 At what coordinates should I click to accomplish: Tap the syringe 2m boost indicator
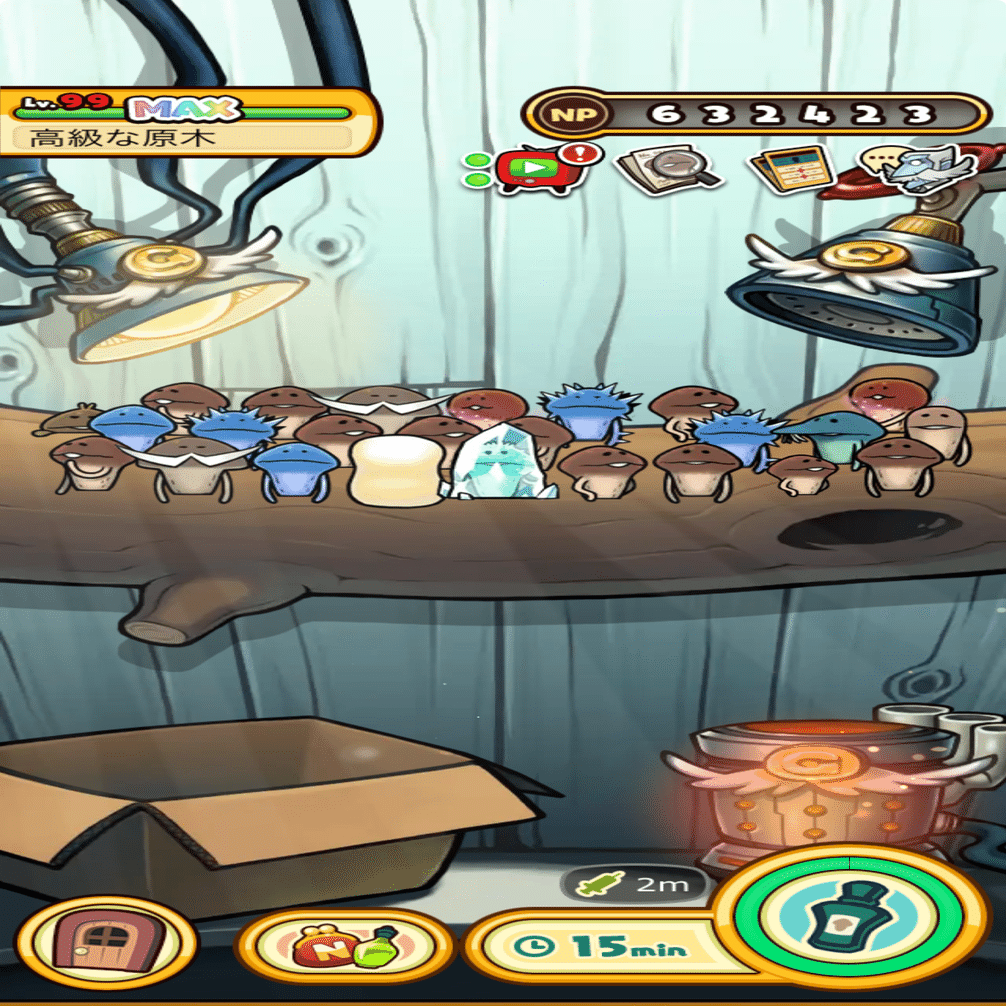click(634, 884)
